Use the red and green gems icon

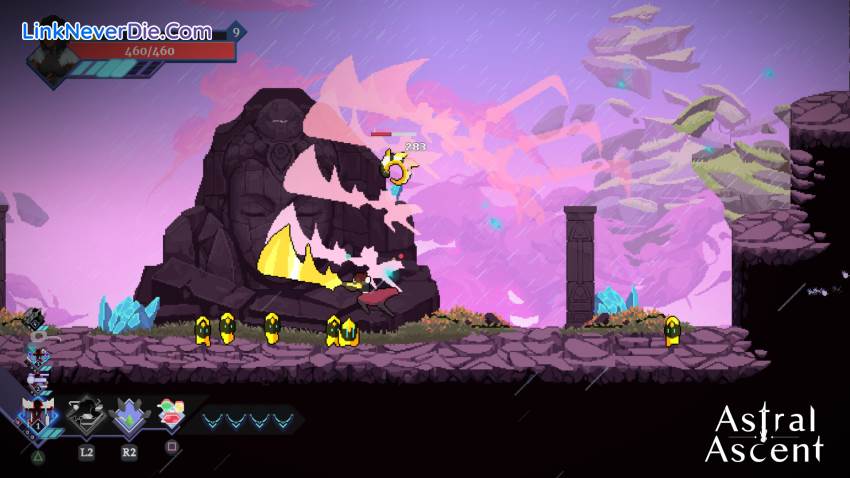172,414
